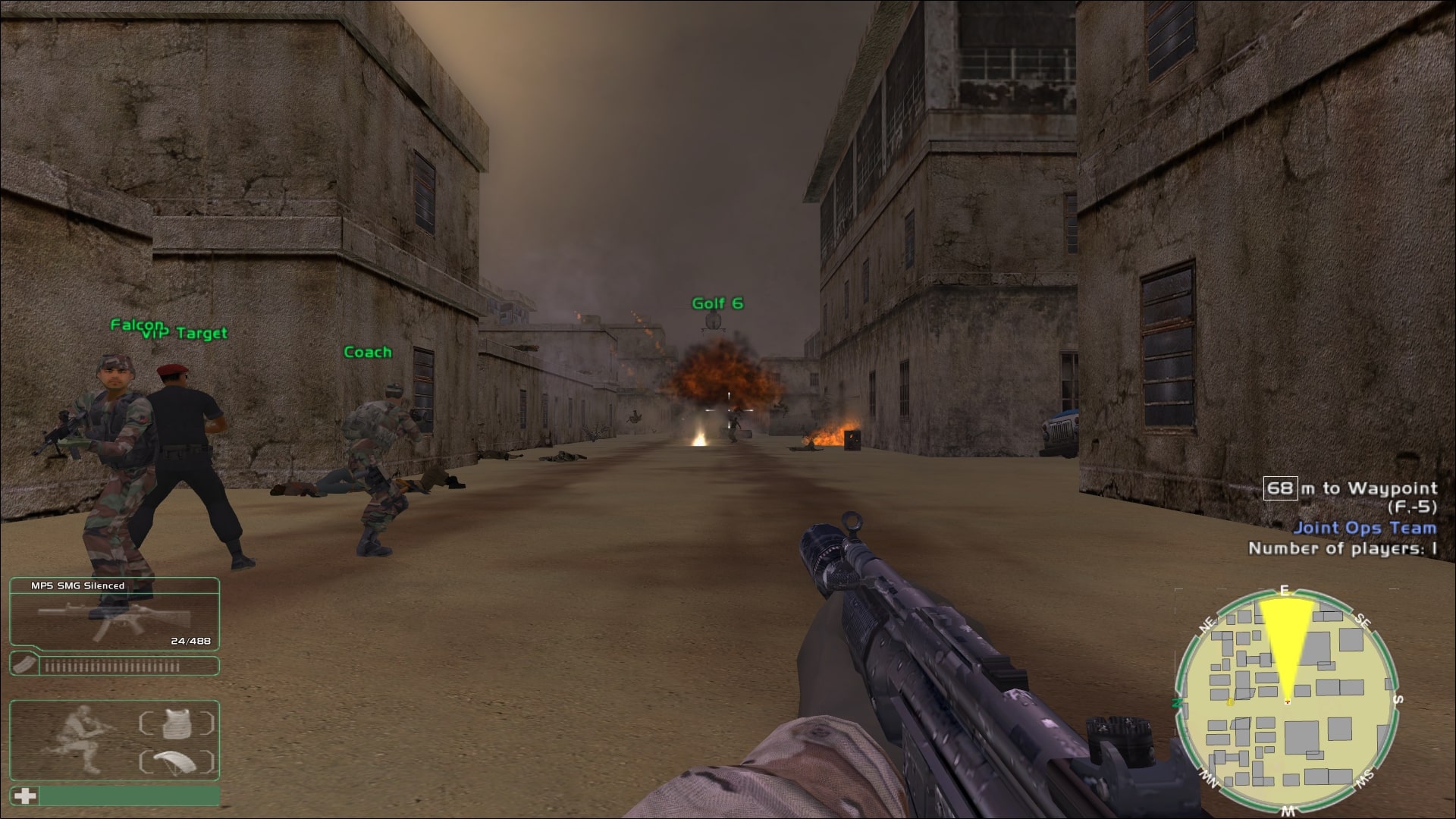Click the circular minimap
The image size is (1456, 819).
1286,701
